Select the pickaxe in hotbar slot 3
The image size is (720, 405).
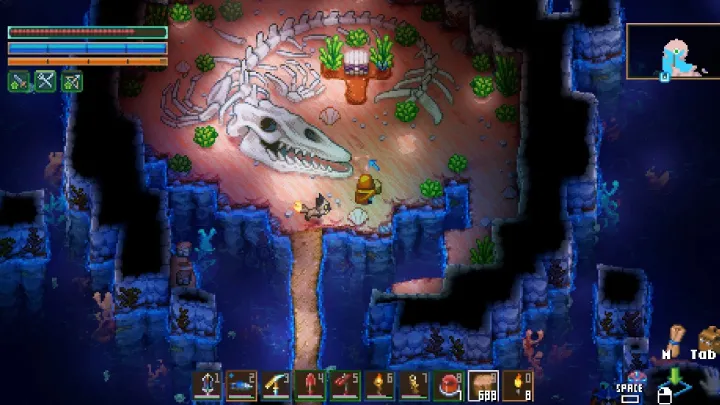(276, 385)
